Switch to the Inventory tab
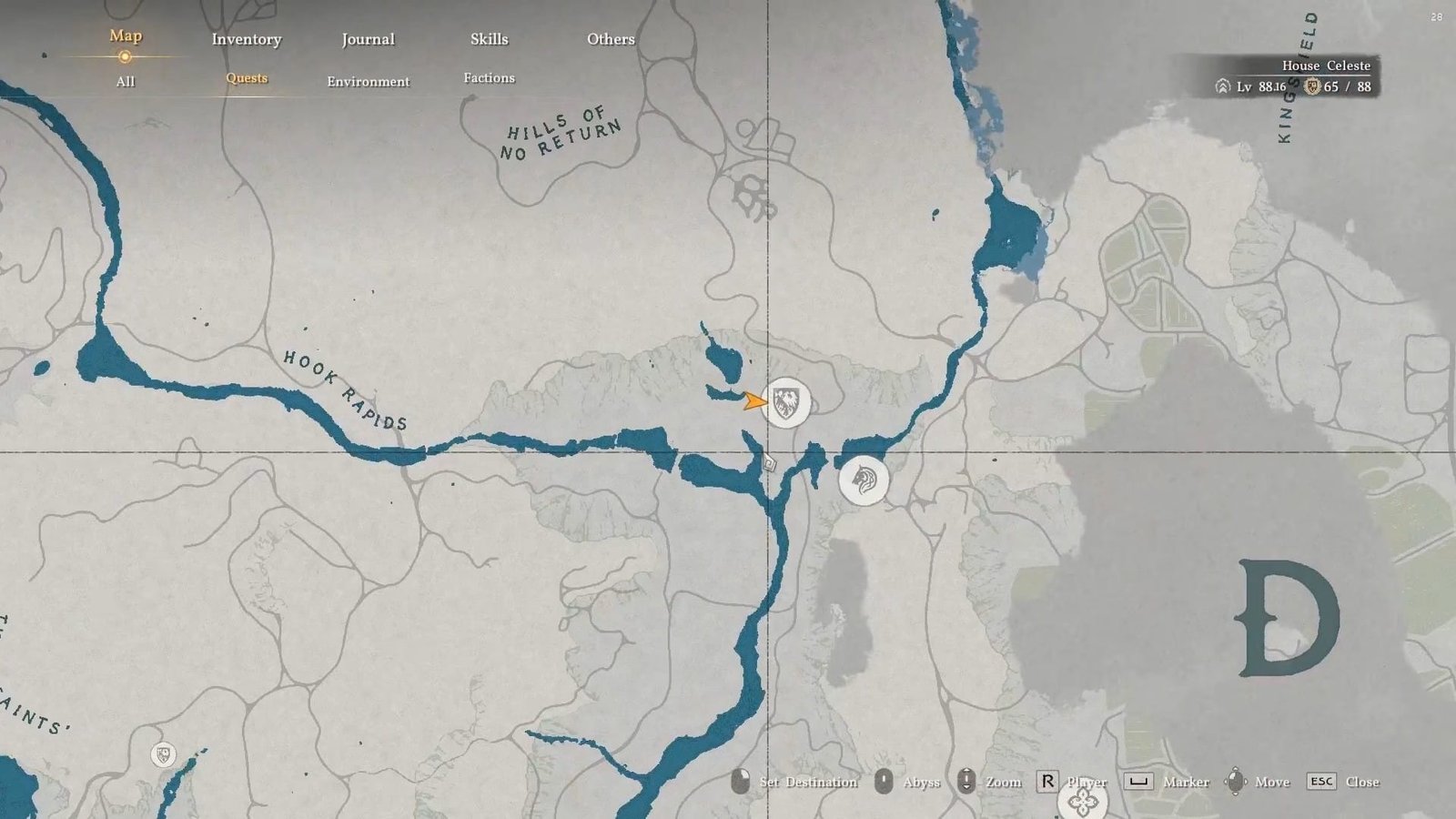The width and height of the screenshot is (1456, 819). coord(247,39)
